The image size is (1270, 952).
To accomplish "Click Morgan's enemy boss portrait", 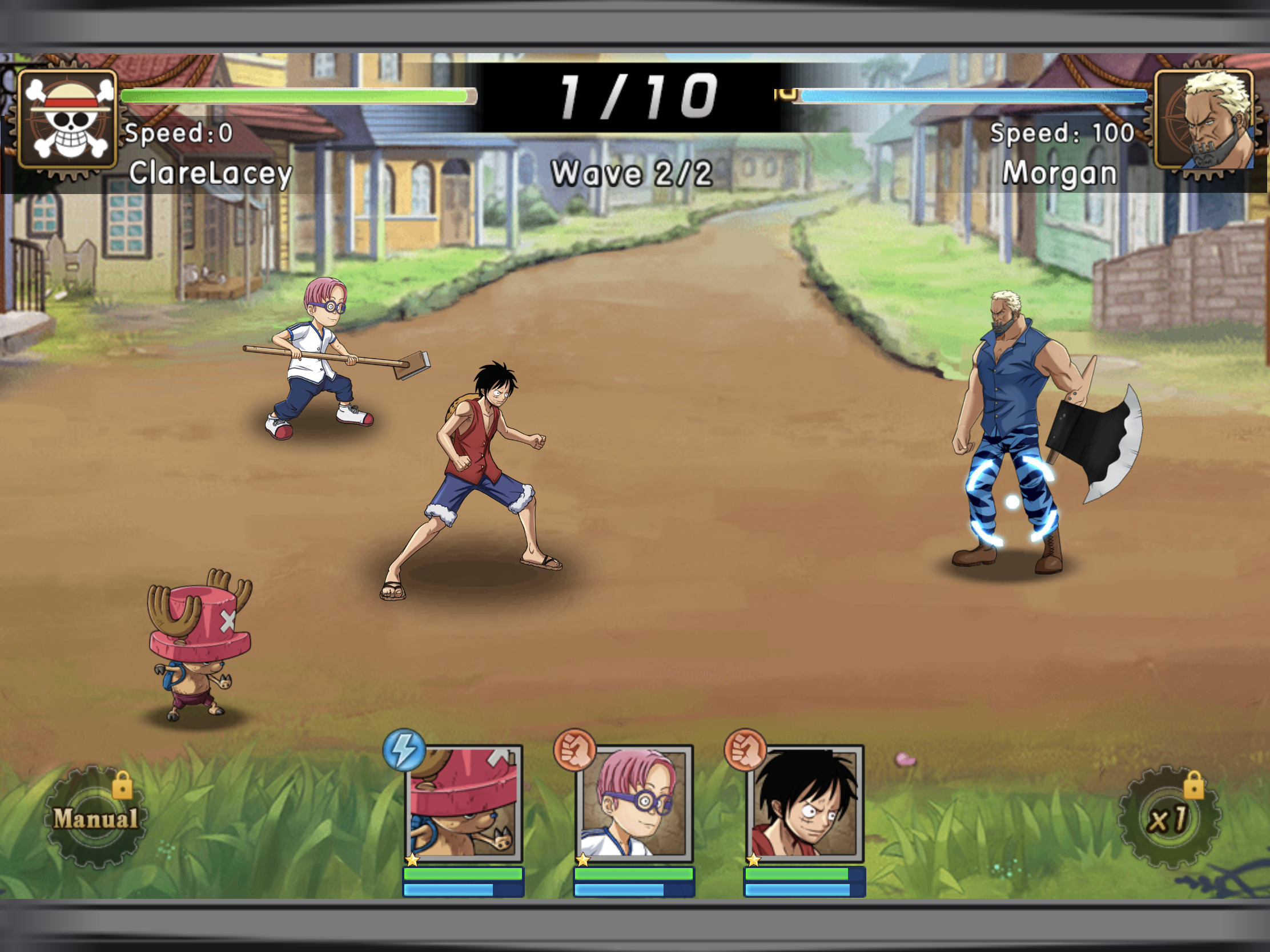I will 1204,119.
